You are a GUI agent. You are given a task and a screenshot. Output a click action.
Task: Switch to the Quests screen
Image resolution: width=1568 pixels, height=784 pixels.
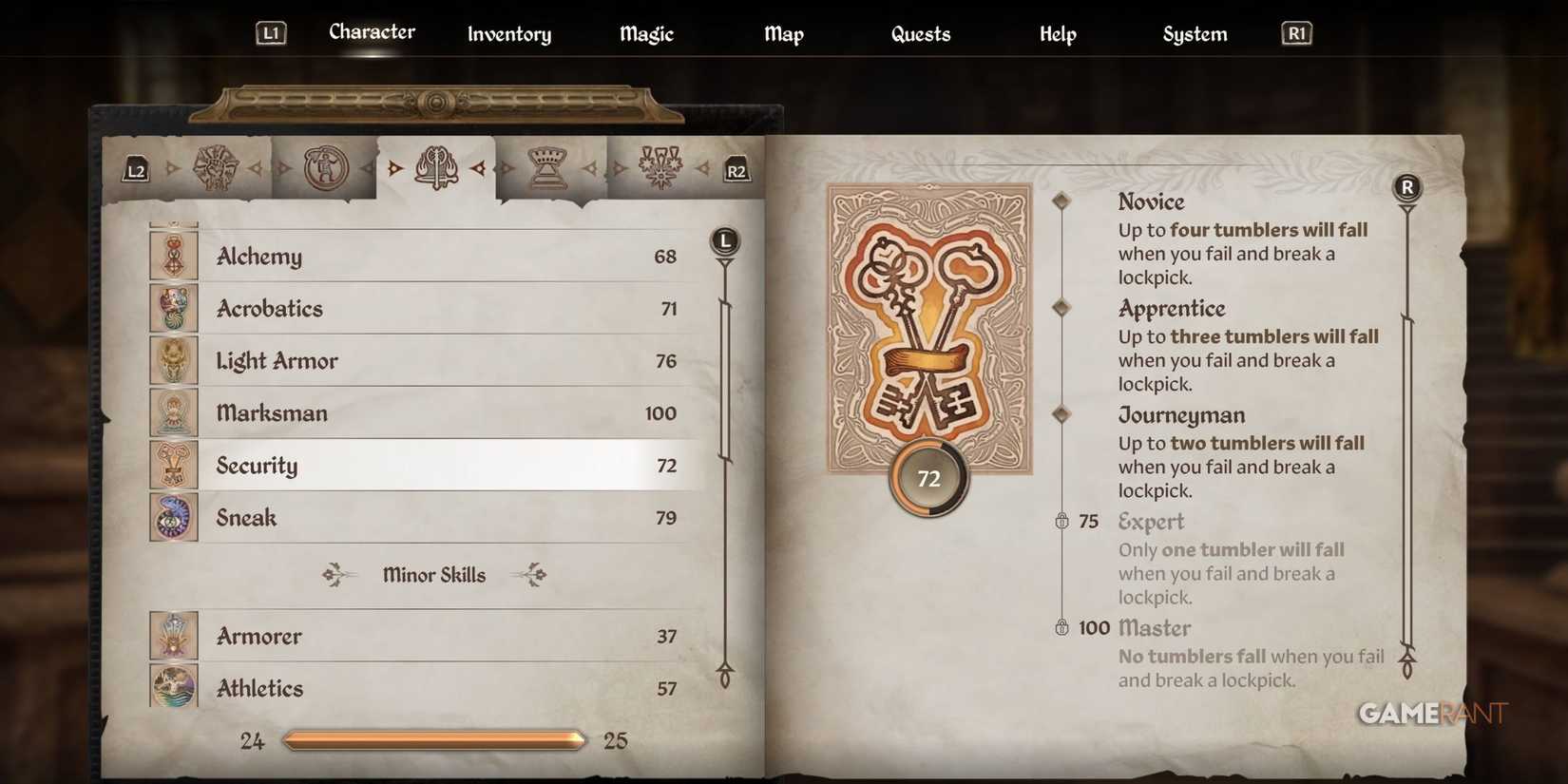tap(920, 34)
